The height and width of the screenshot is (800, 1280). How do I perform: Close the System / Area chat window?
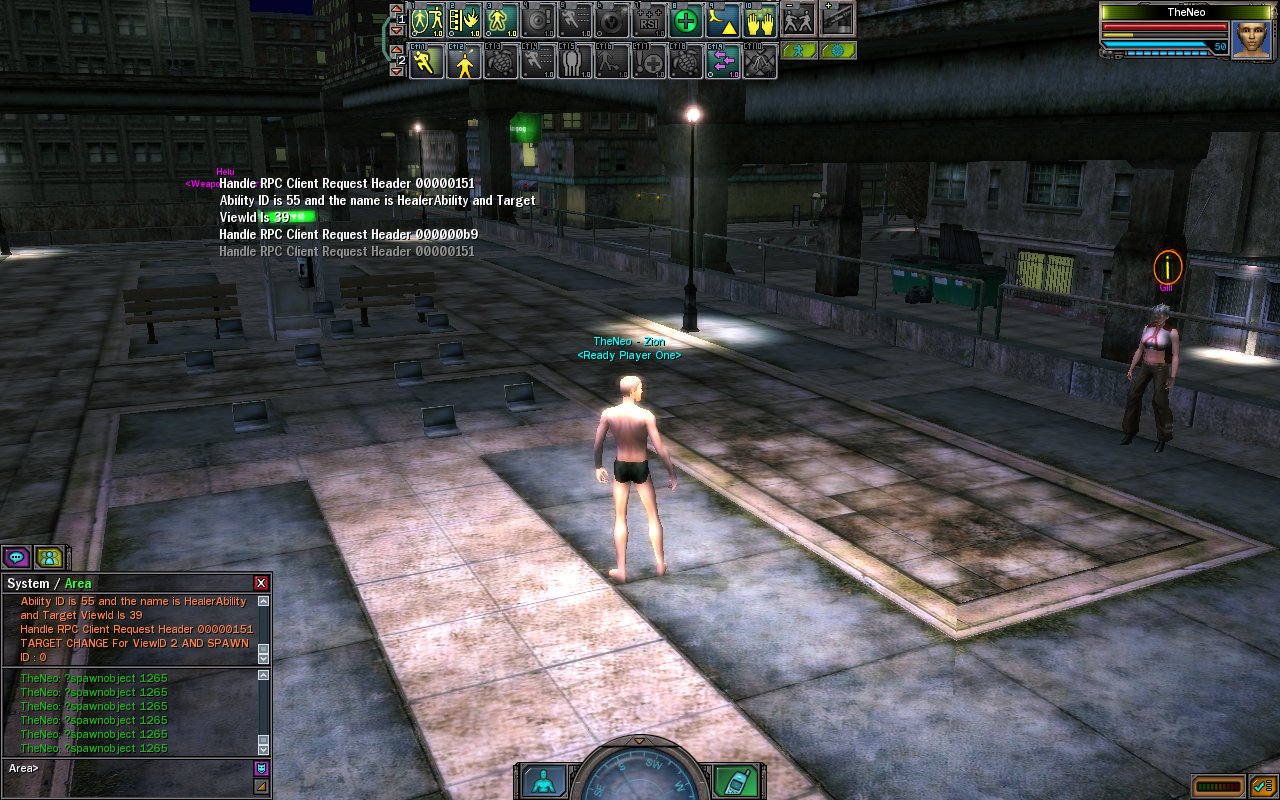261,583
